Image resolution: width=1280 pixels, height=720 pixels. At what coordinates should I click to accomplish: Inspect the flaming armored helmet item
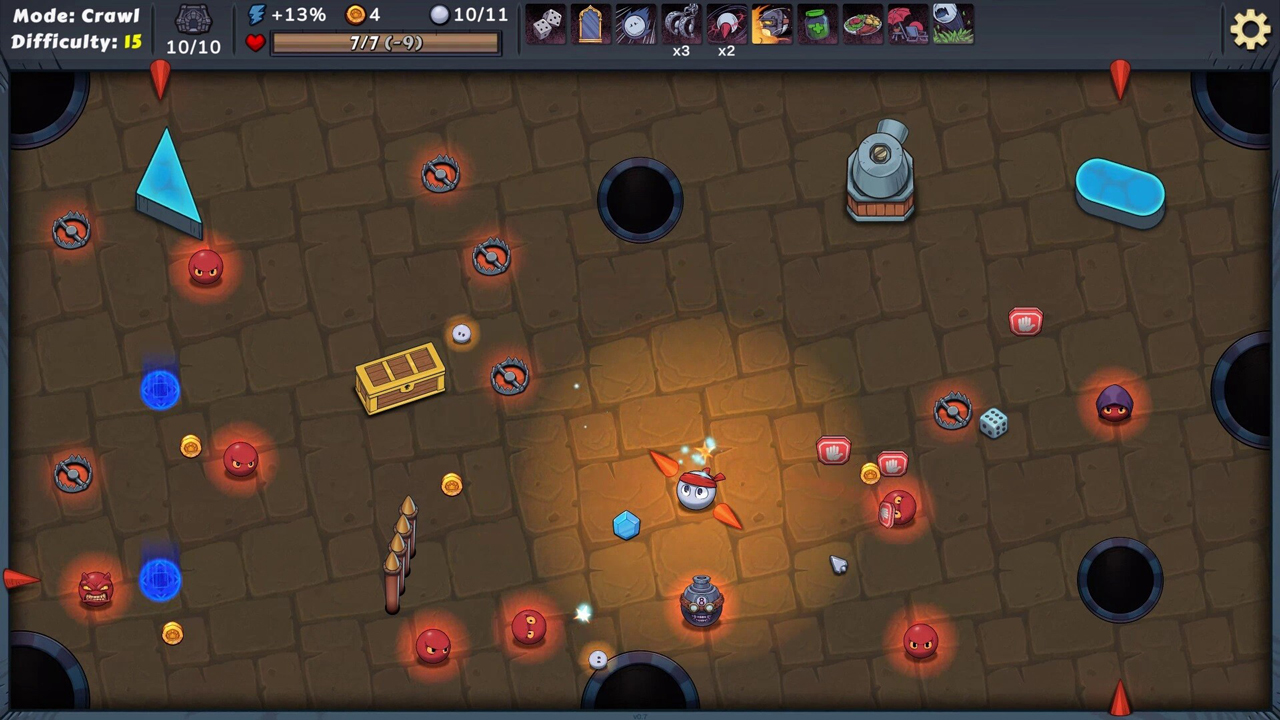(771, 24)
